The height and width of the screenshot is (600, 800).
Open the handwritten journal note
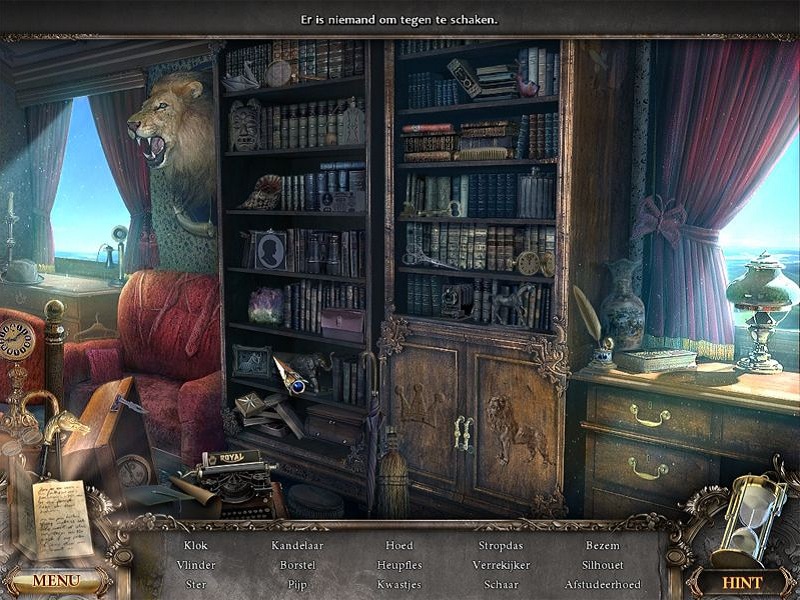point(62,518)
